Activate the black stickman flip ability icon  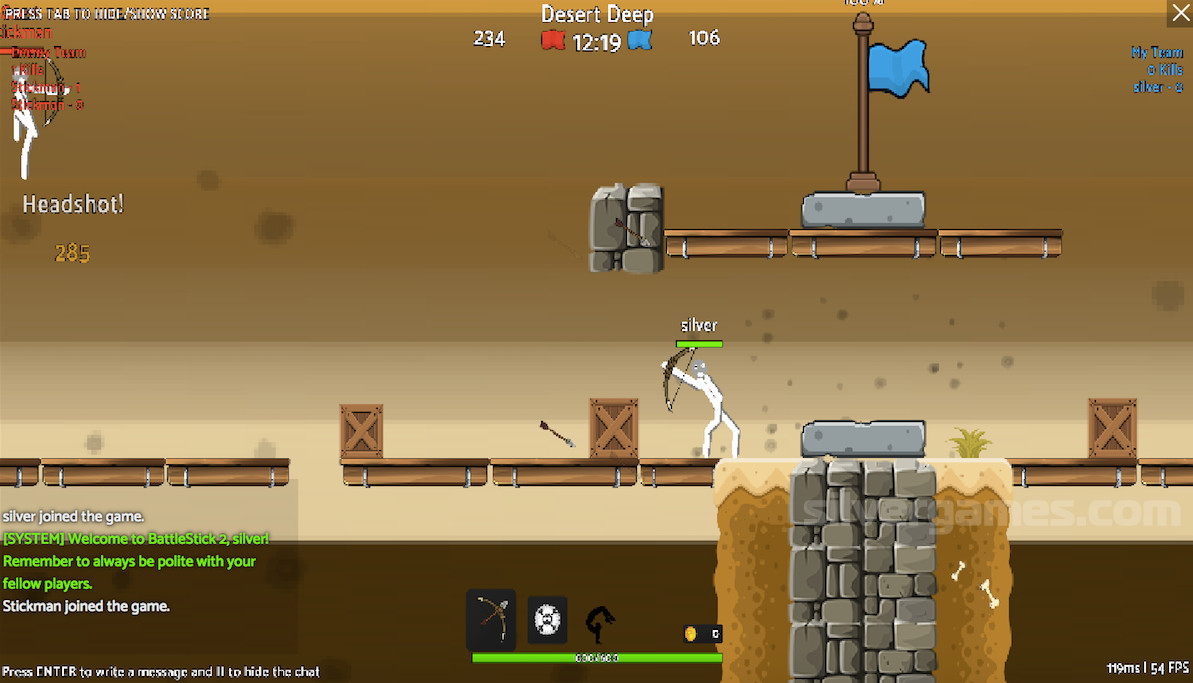click(x=599, y=623)
